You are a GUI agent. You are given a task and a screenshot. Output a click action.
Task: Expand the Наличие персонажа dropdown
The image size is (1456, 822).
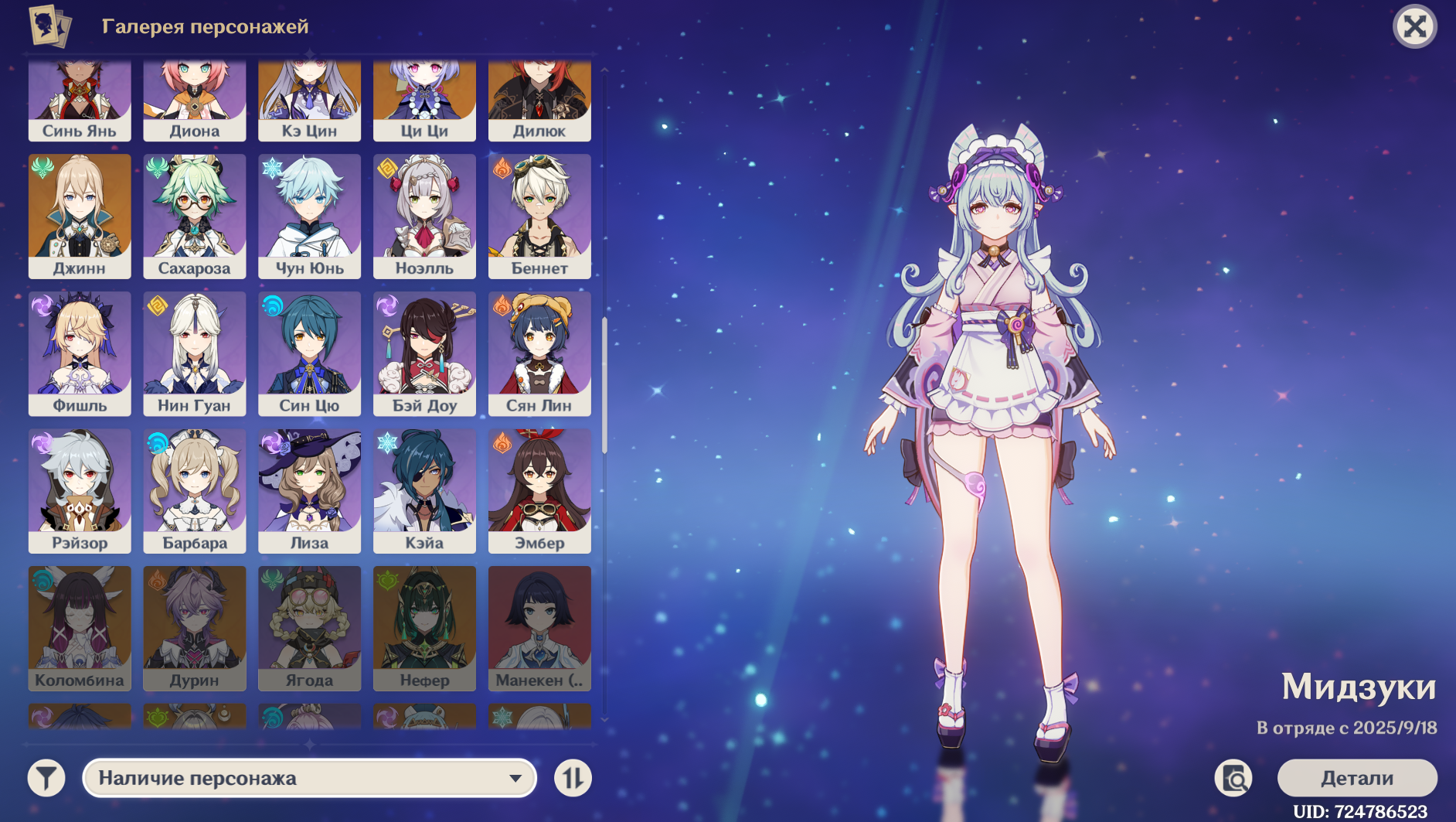[x=309, y=778]
